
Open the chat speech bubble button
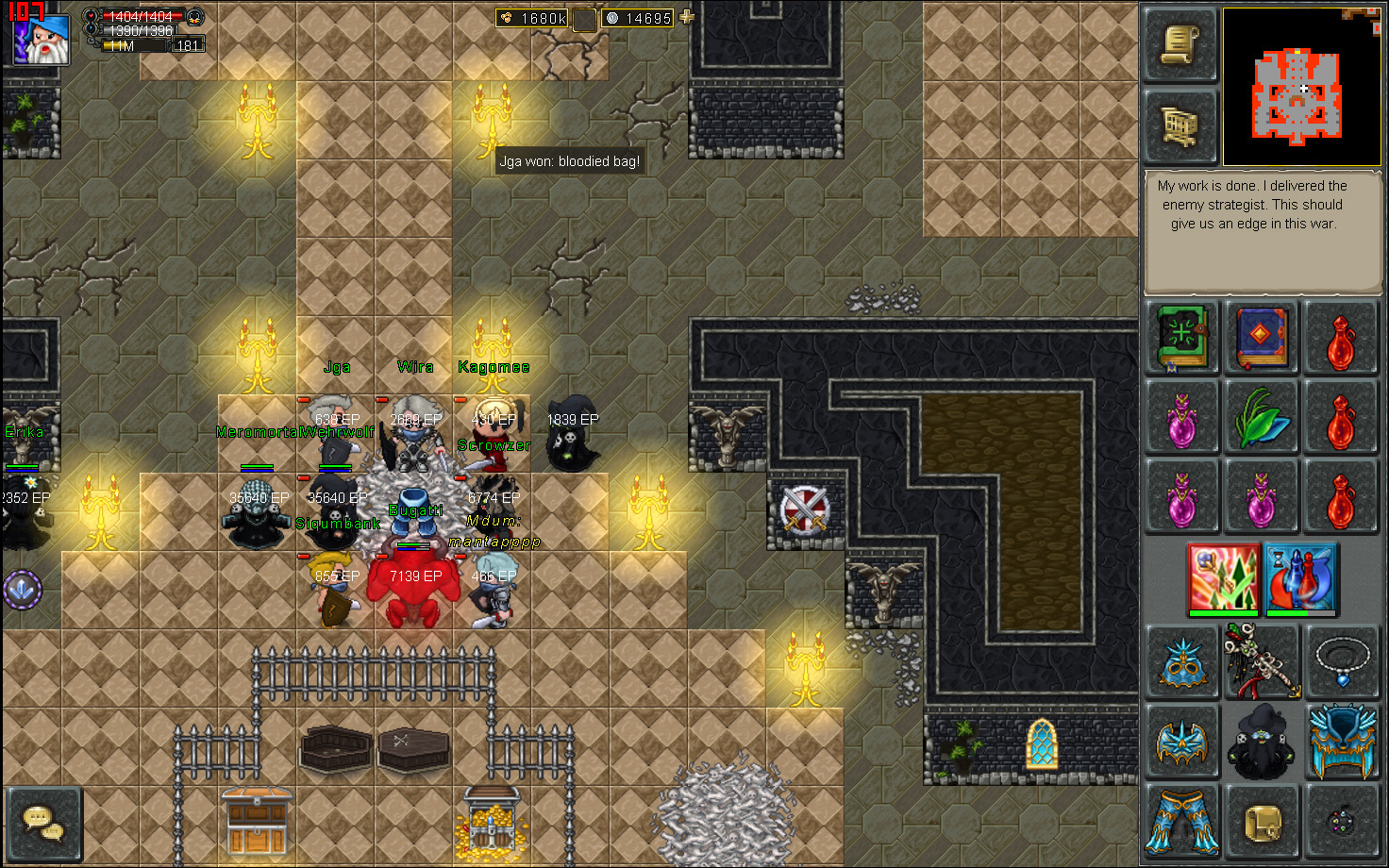43,823
